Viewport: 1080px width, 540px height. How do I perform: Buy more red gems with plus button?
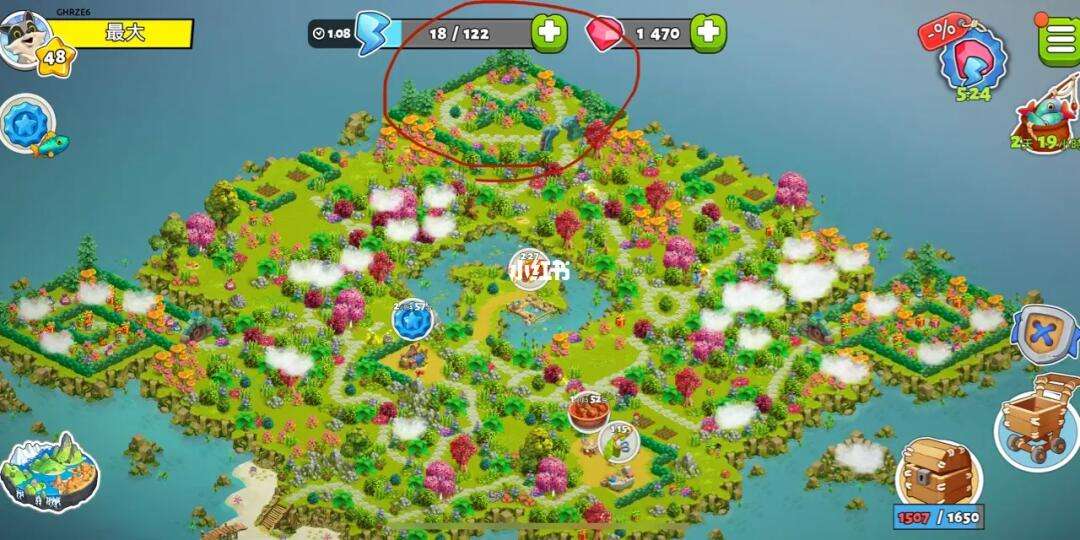point(707,33)
